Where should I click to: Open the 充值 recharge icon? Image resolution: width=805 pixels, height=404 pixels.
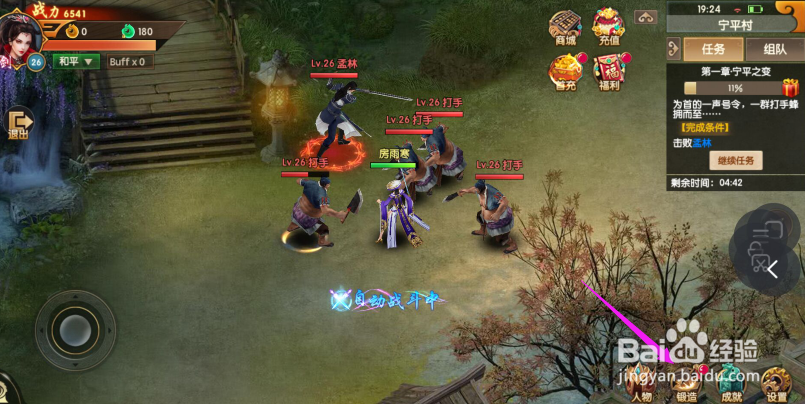pos(609,27)
